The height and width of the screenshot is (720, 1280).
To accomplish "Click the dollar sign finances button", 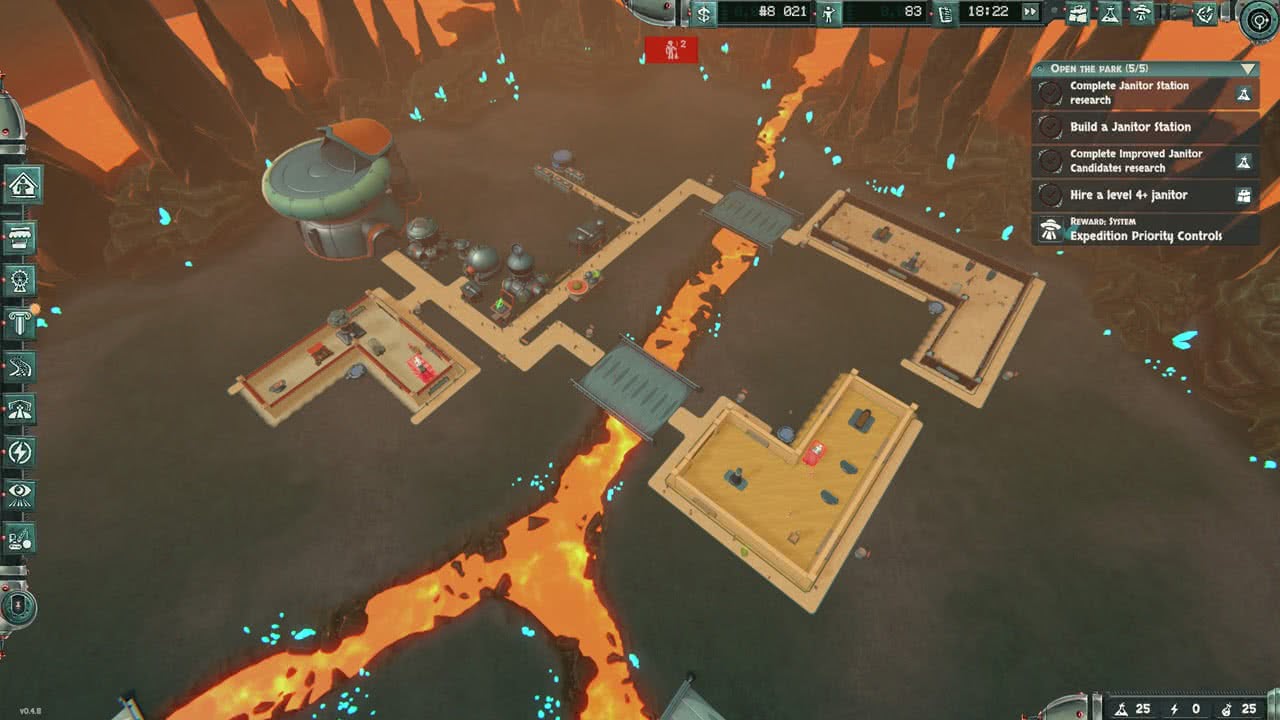I will tap(705, 13).
